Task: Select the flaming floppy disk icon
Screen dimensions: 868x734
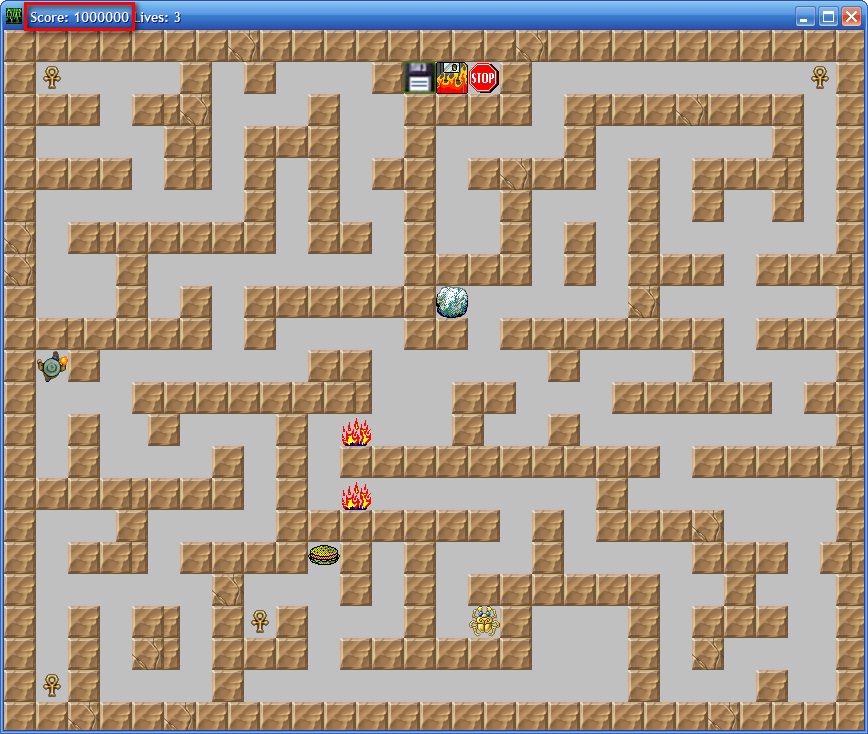Action: (x=452, y=78)
